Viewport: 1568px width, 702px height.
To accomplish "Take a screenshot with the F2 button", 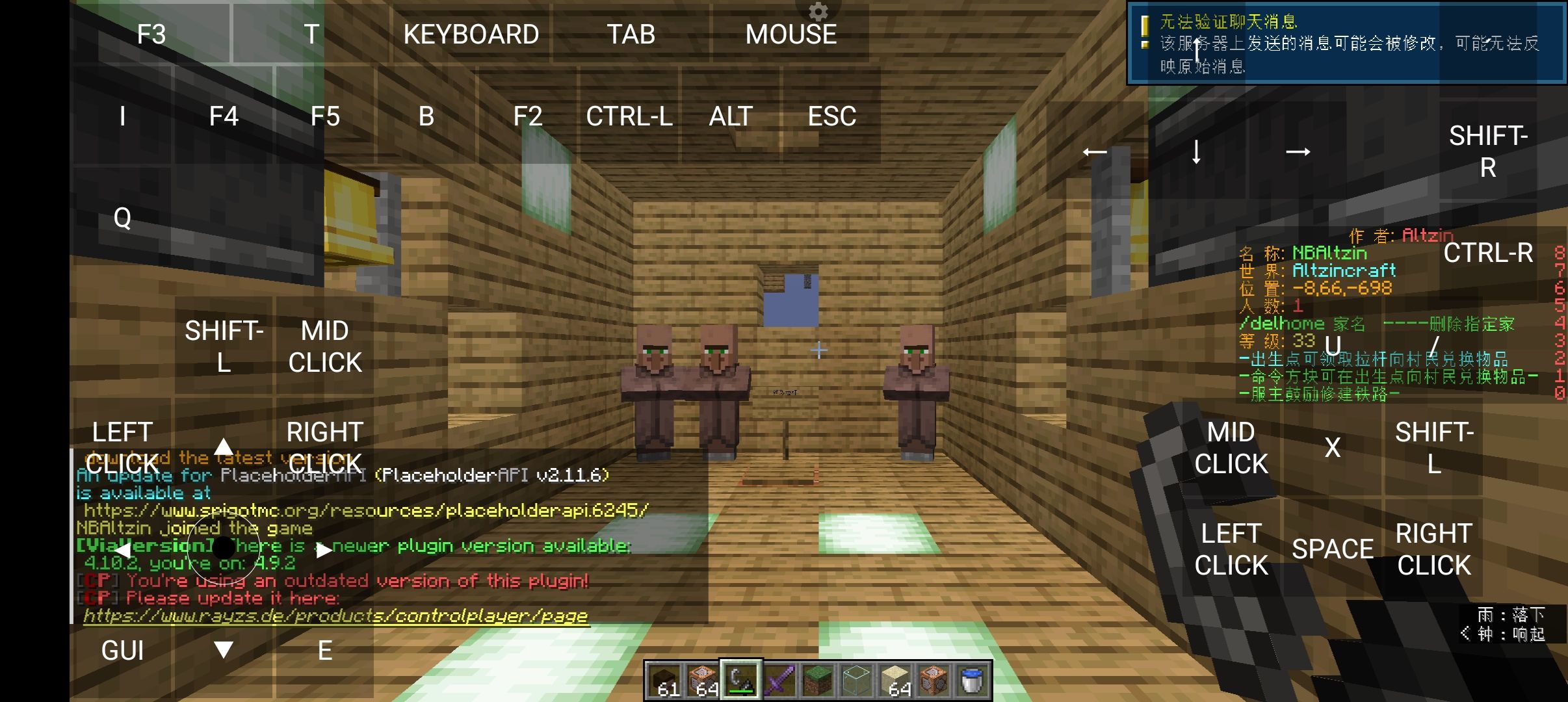I will point(527,117).
